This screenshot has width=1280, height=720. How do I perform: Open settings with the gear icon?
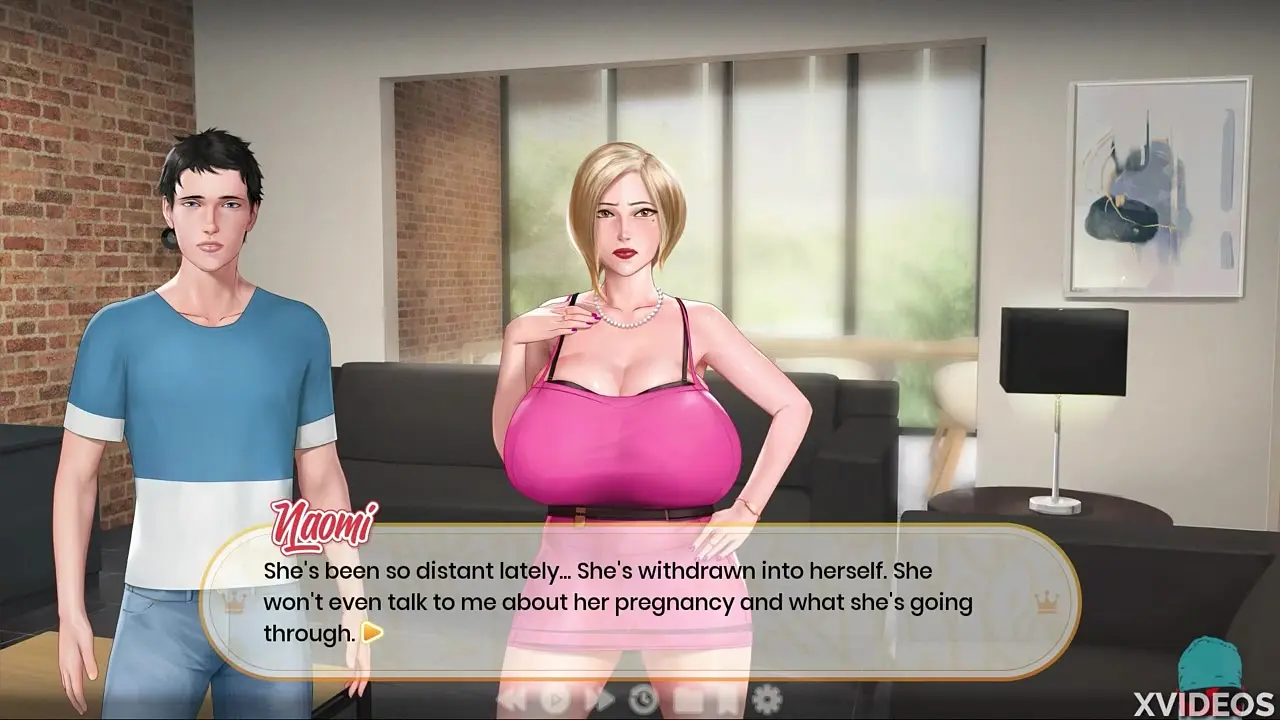pos(767,698)
